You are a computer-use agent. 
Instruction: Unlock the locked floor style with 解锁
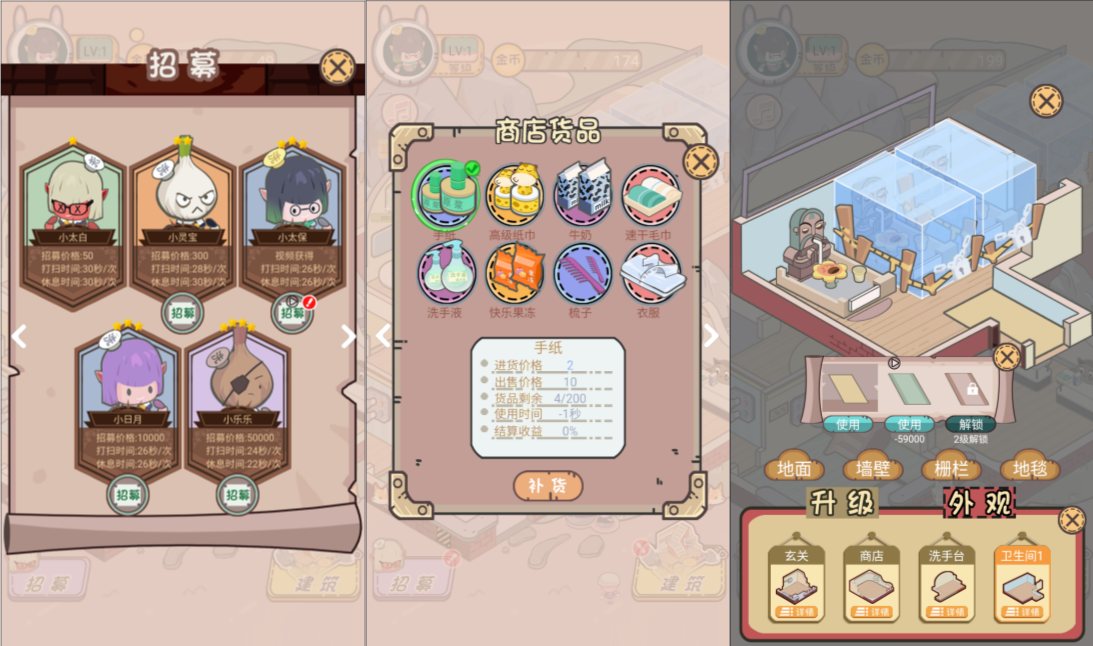(970, 424)
